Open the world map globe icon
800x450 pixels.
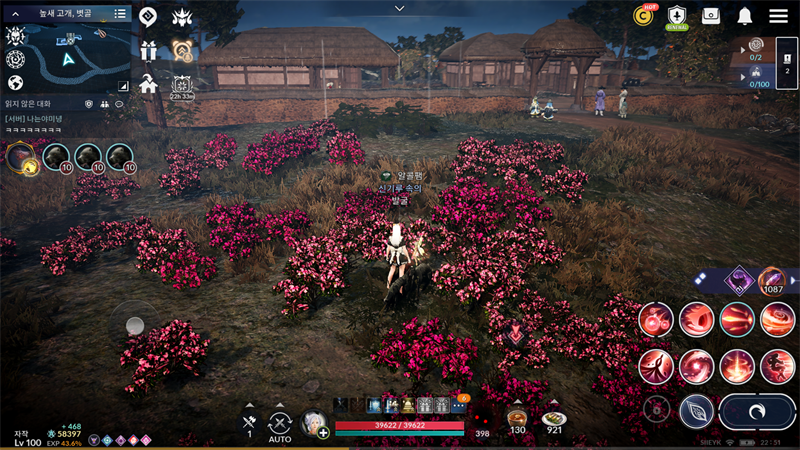[x=15, y=83]
